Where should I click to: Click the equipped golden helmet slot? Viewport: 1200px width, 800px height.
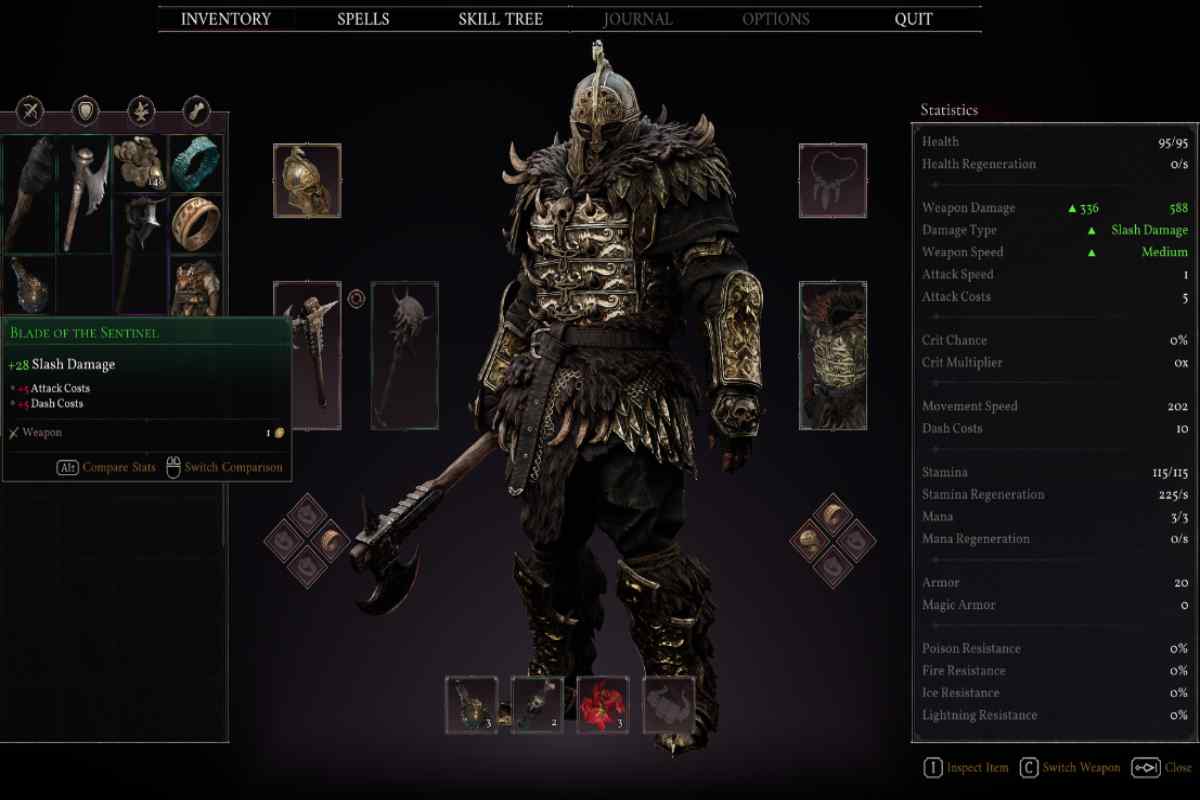point(307,181)
